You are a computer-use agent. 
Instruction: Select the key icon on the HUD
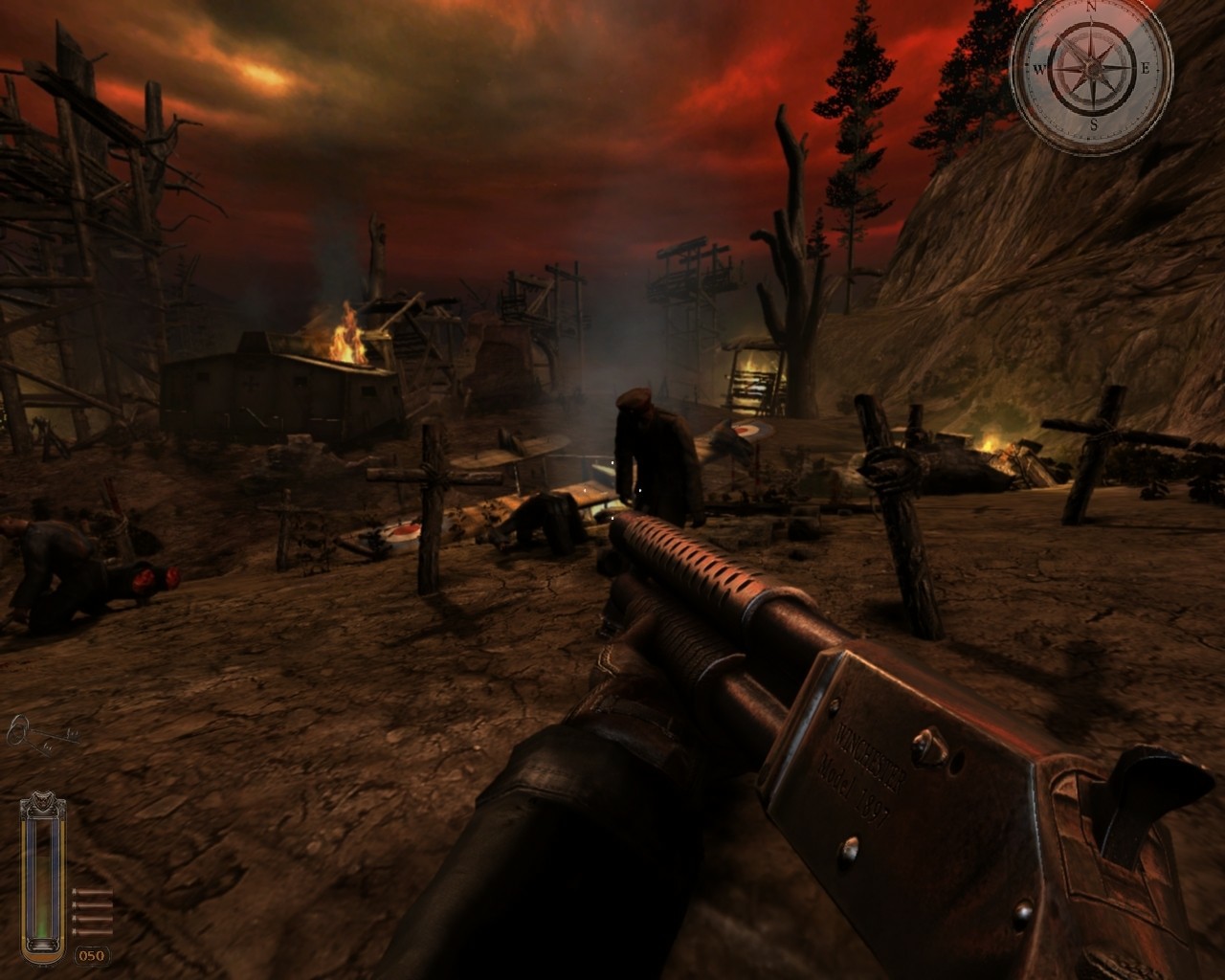pyautogui.click(x=42, y=734)
